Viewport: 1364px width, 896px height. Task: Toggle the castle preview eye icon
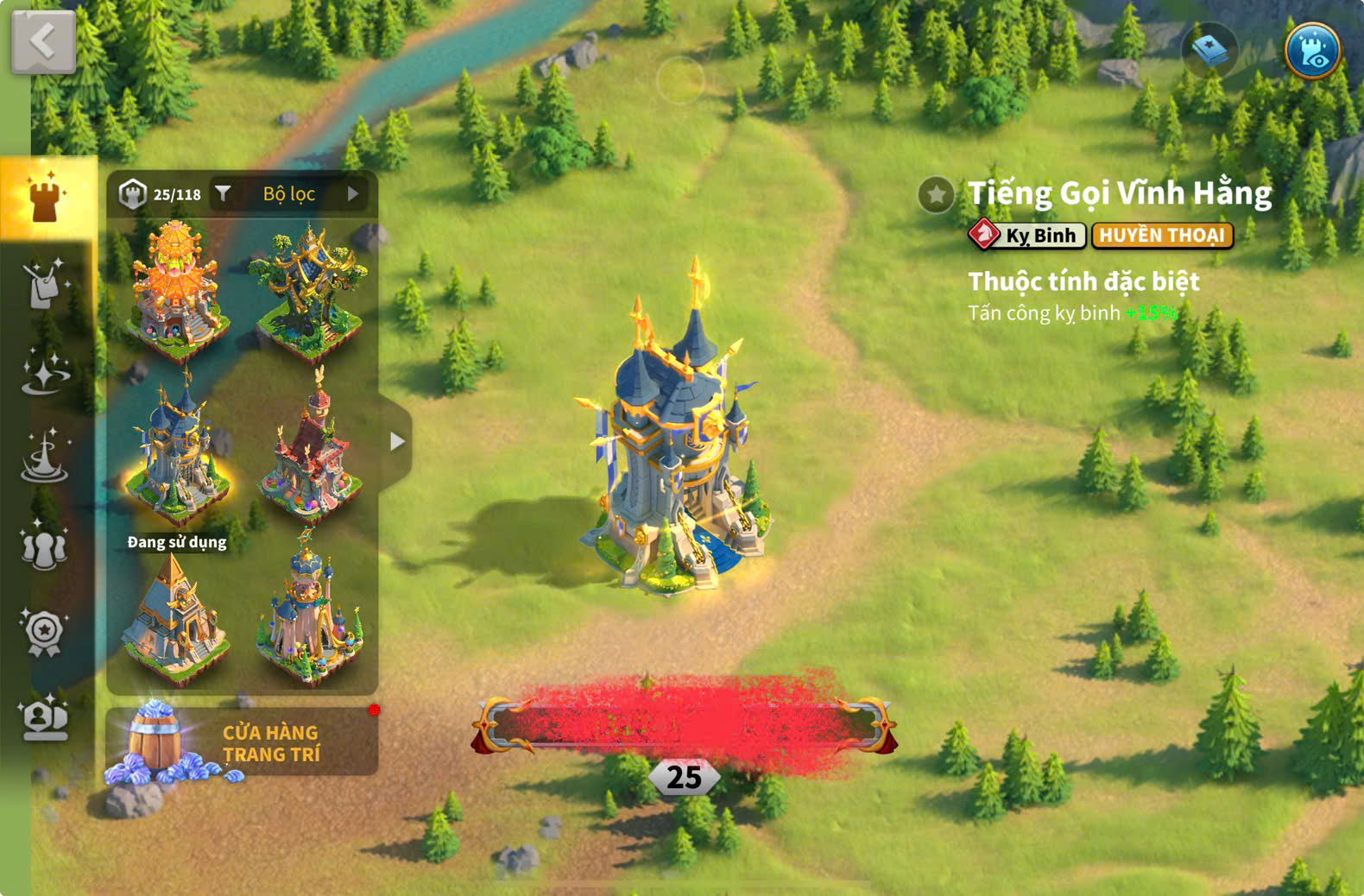coord(1311,50)
